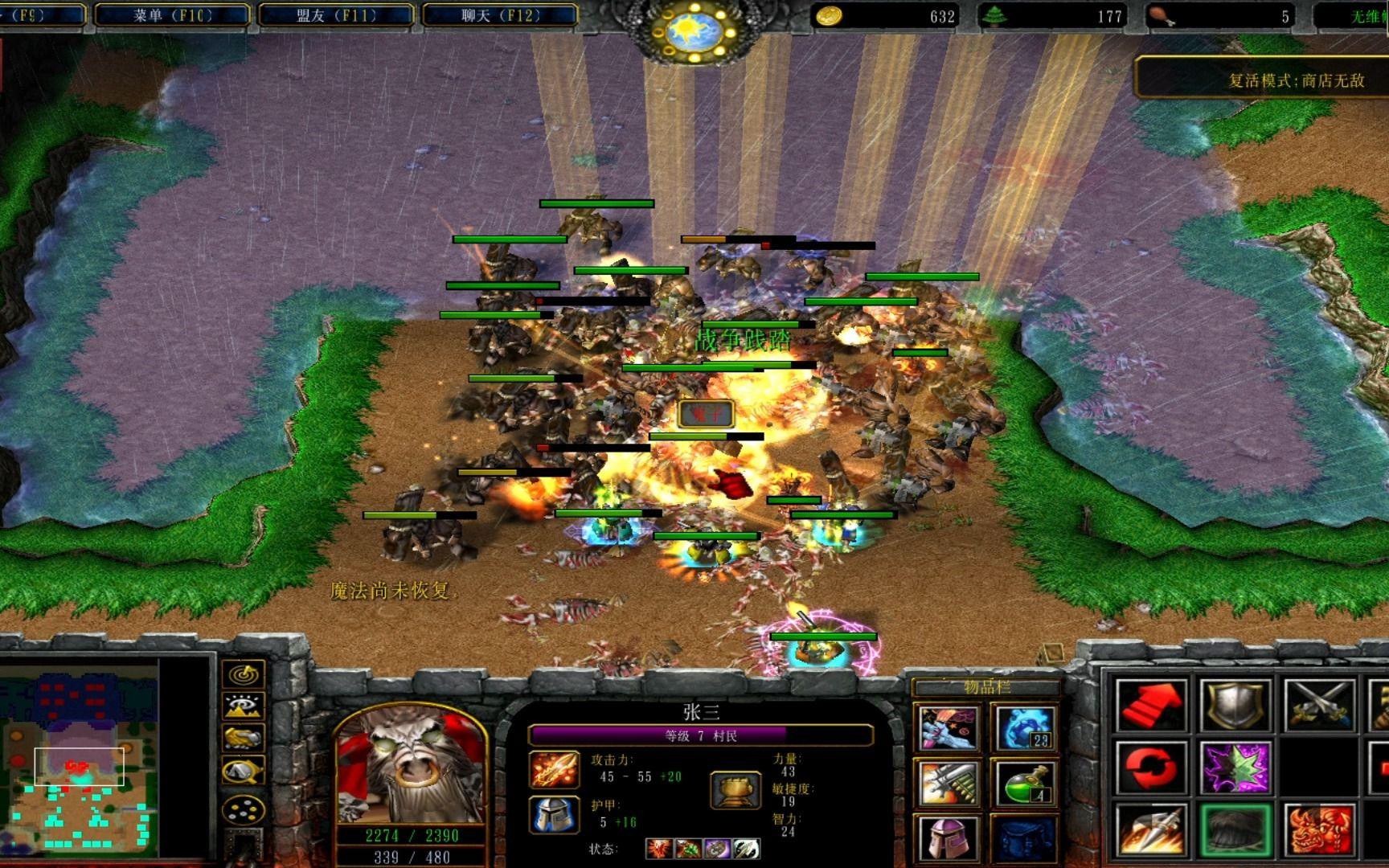The image size is (1389, 868).
Task: Activate the red arrow move command
Action: 1151,705
